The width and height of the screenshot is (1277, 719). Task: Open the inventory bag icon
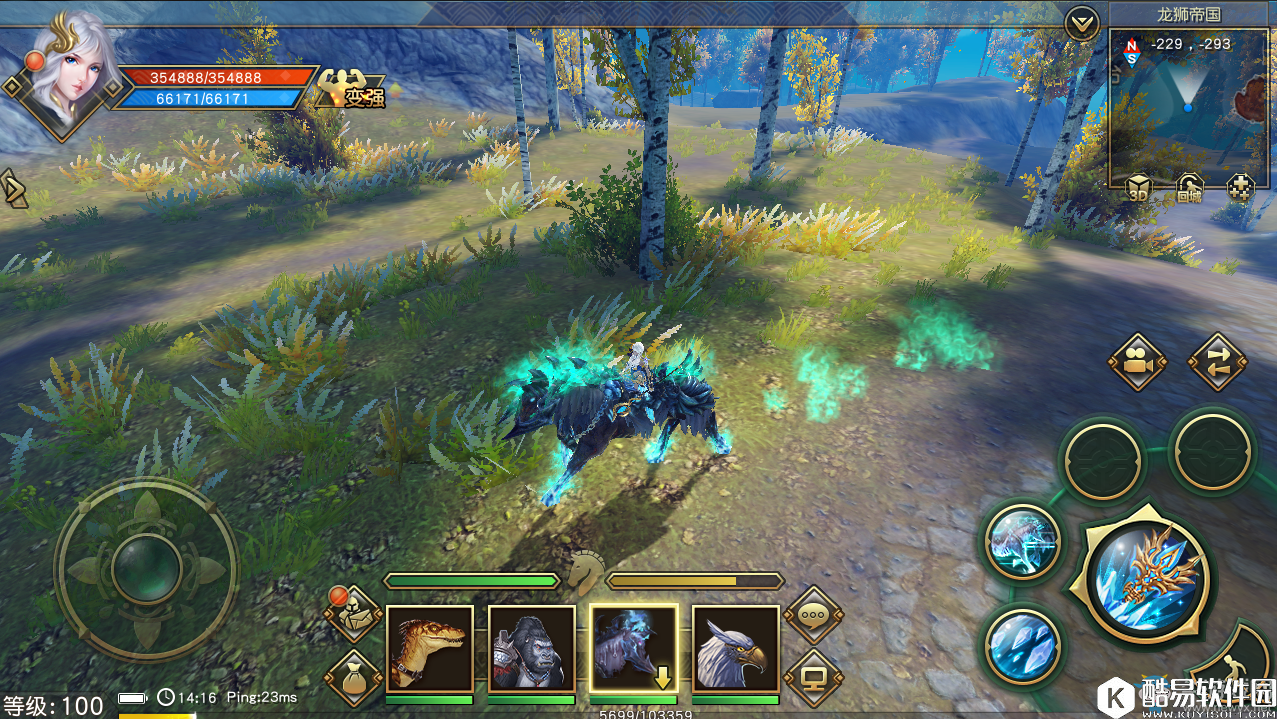point(353,676)
